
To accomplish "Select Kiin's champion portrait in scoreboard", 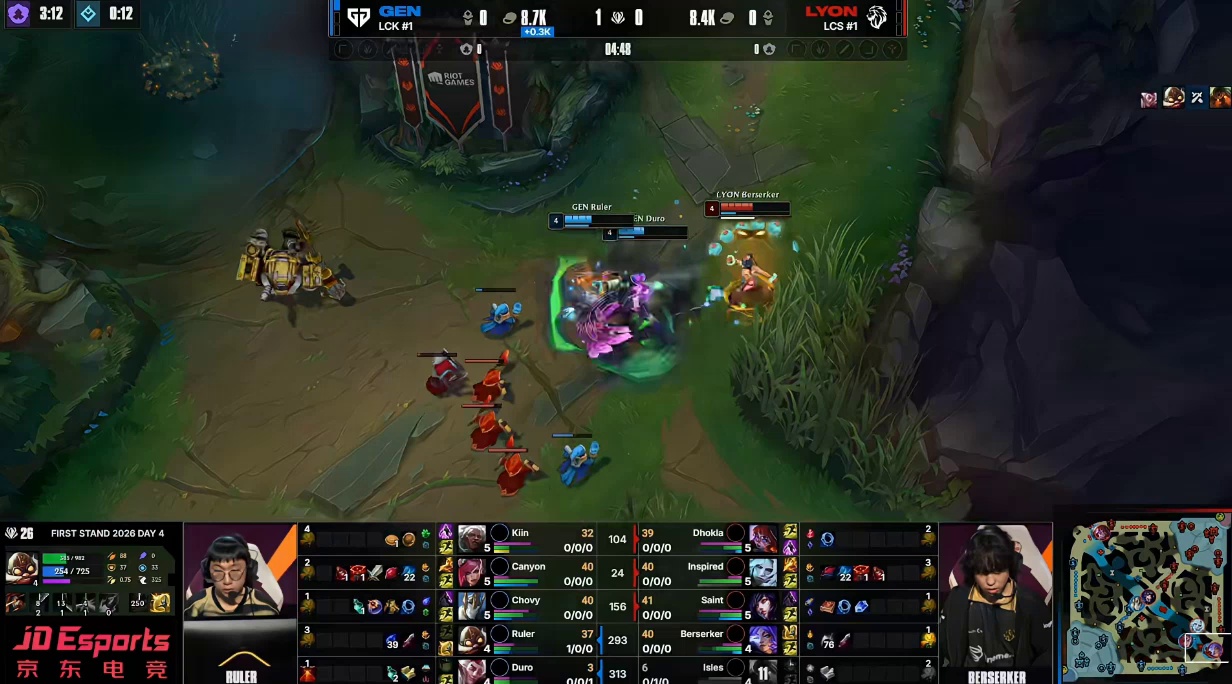I will (x=472, y=539).
